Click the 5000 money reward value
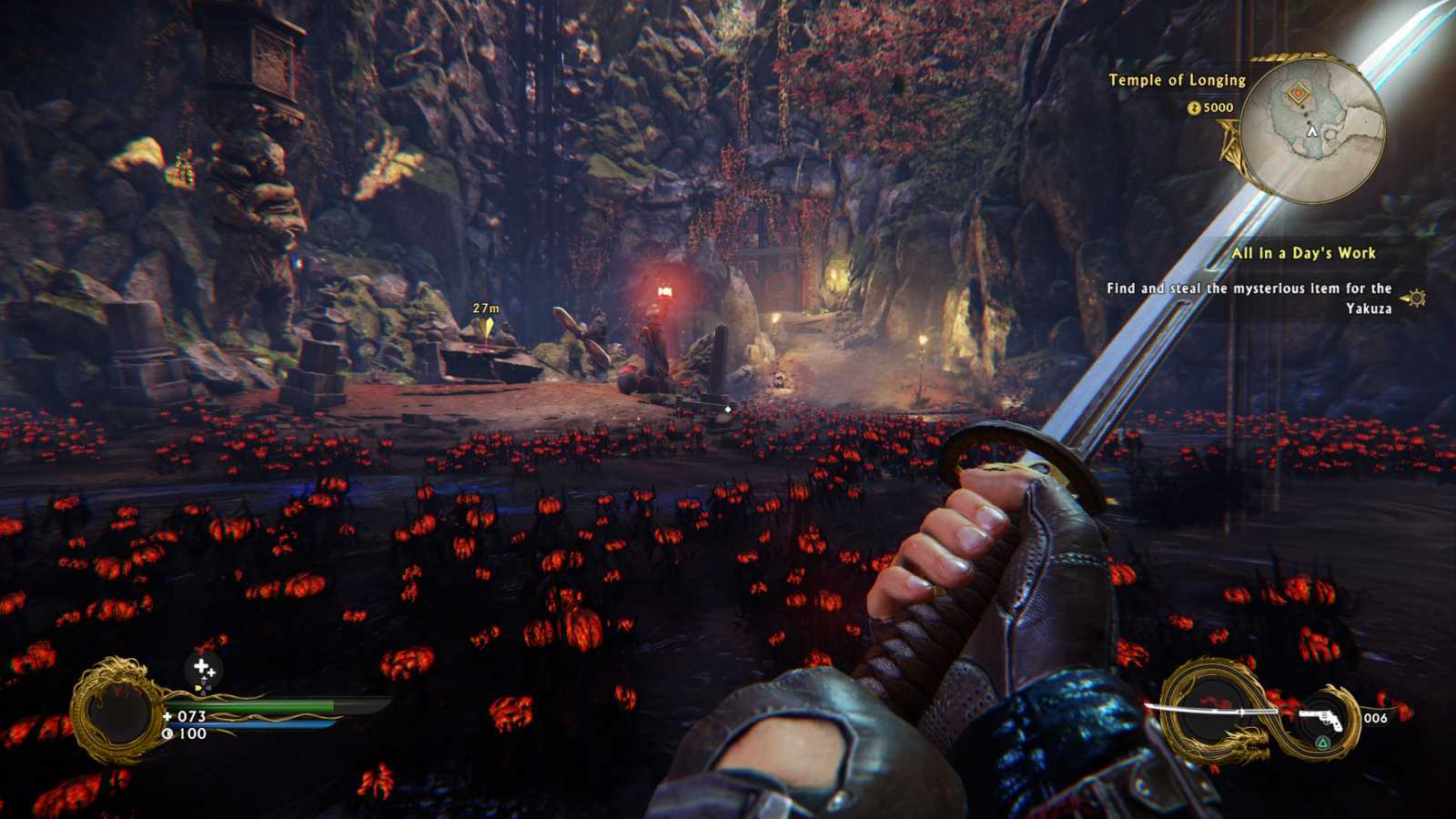The height and width of the screenshot is (819, 1456). click(x=1217, y=108)
